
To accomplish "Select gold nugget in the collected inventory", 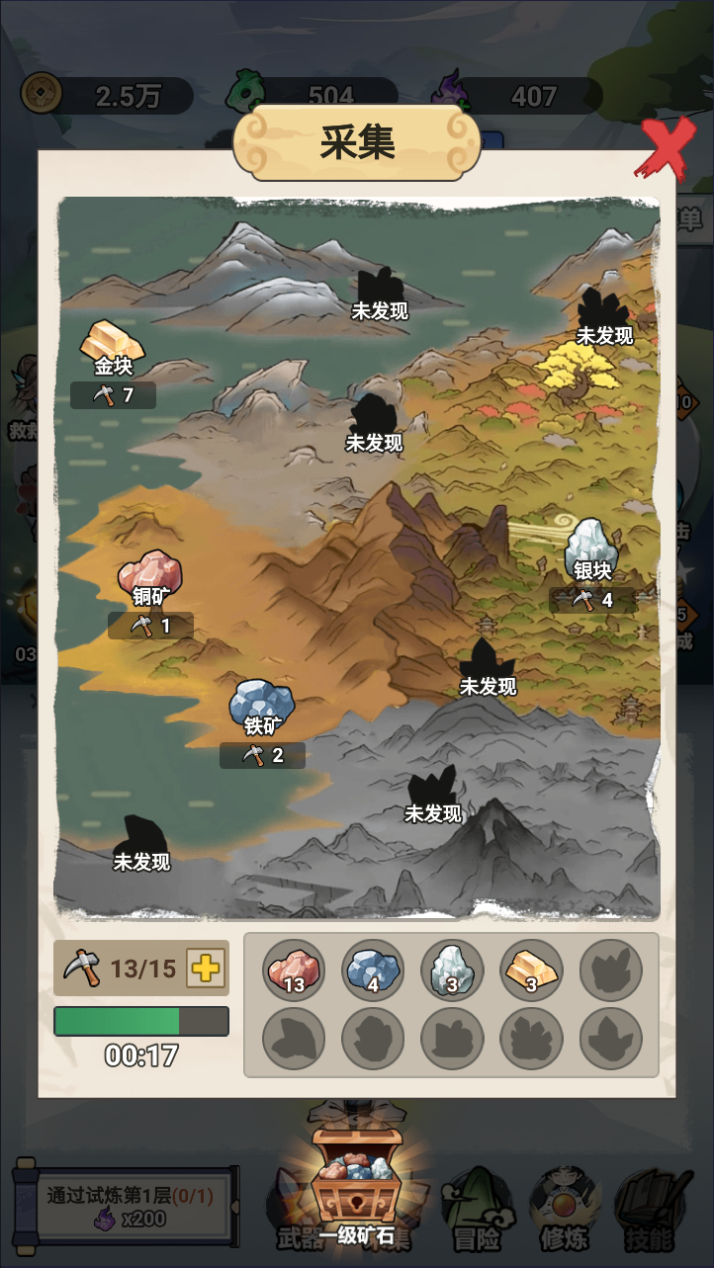I will (531, 971).
